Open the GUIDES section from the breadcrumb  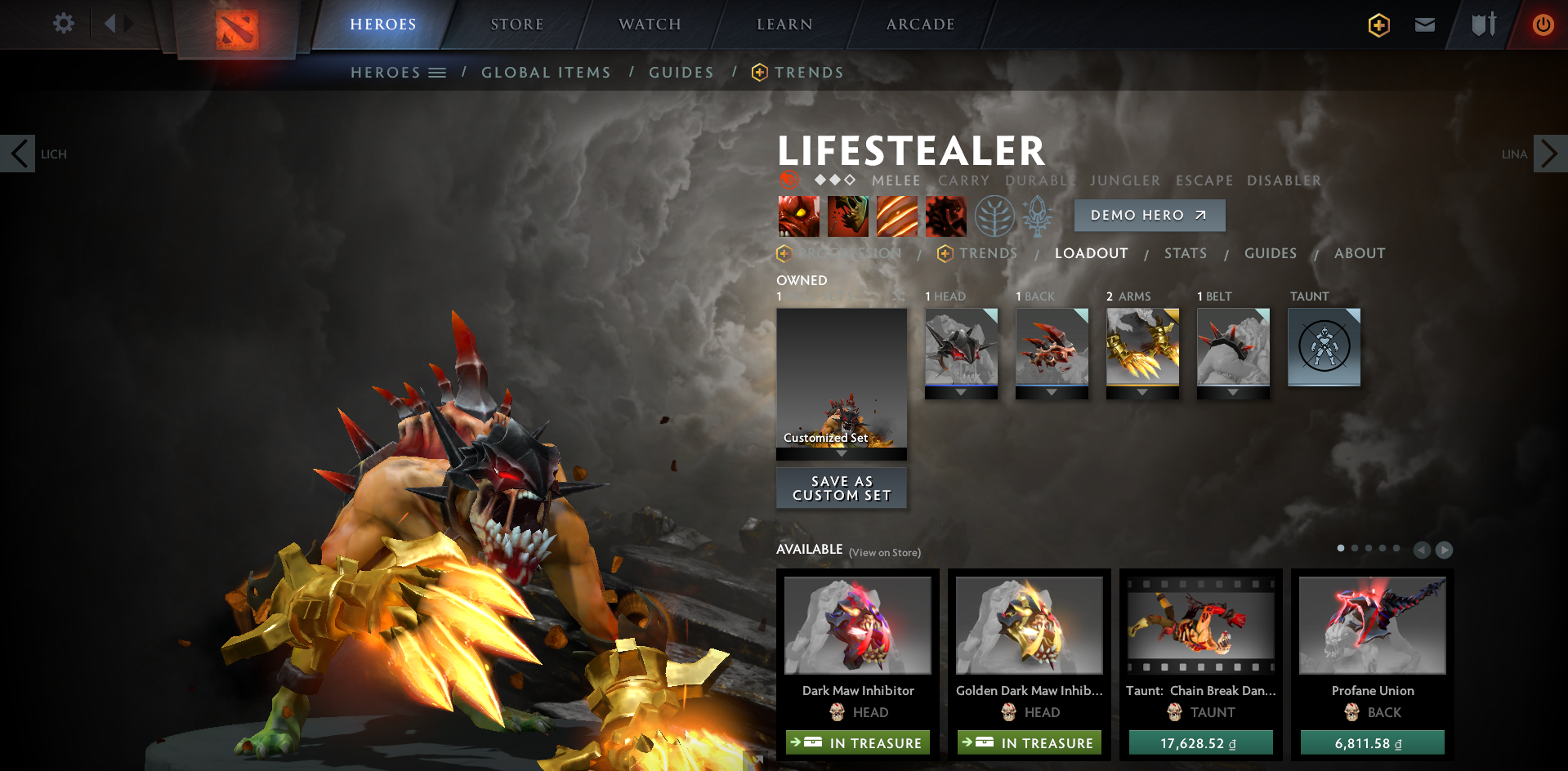[x=681, y=72]
